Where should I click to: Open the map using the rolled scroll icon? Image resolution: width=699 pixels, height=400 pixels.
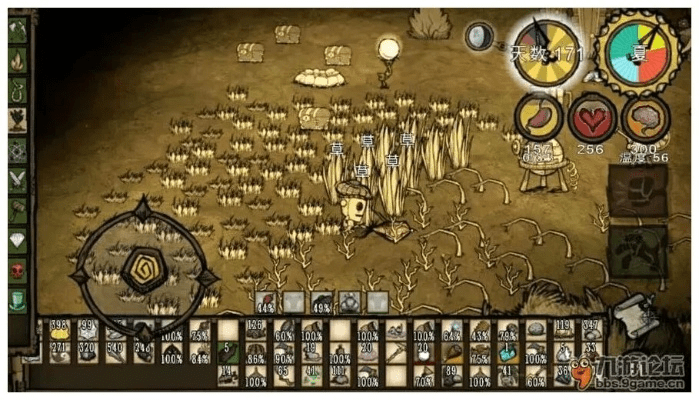[x=630, y=314]
